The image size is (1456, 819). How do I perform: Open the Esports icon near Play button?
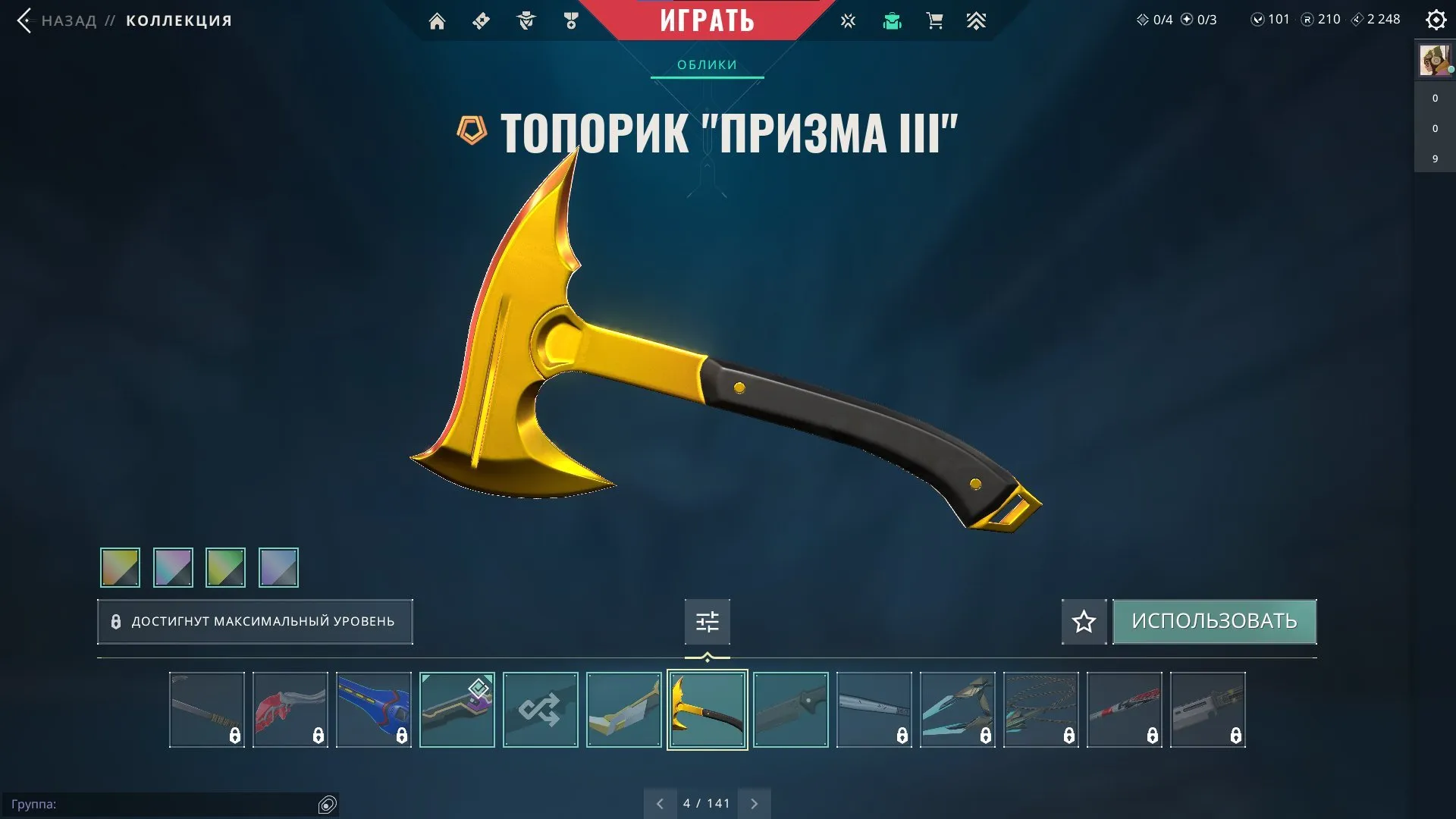[848, 20]
